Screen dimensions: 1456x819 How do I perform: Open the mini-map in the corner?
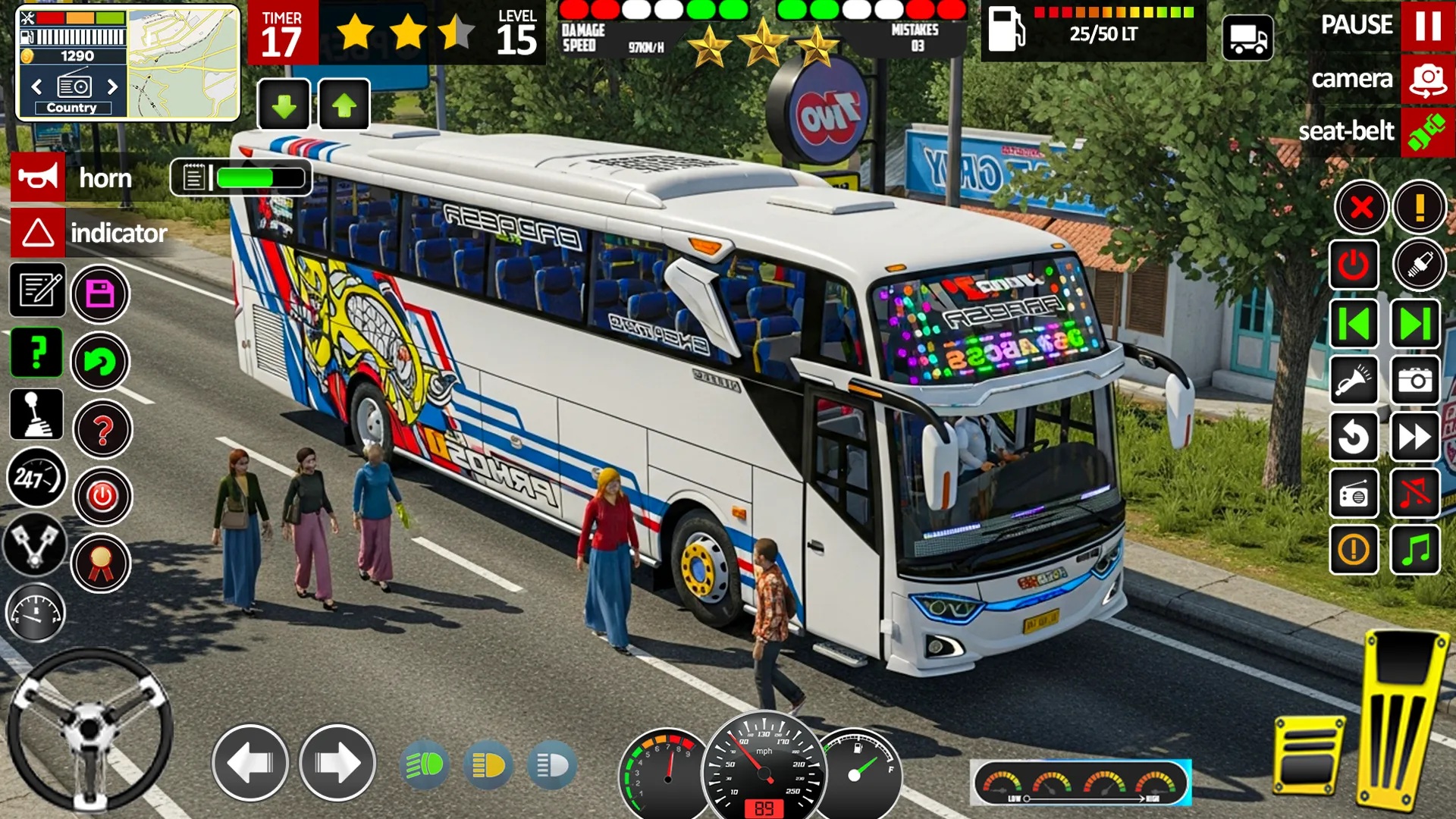182,61
